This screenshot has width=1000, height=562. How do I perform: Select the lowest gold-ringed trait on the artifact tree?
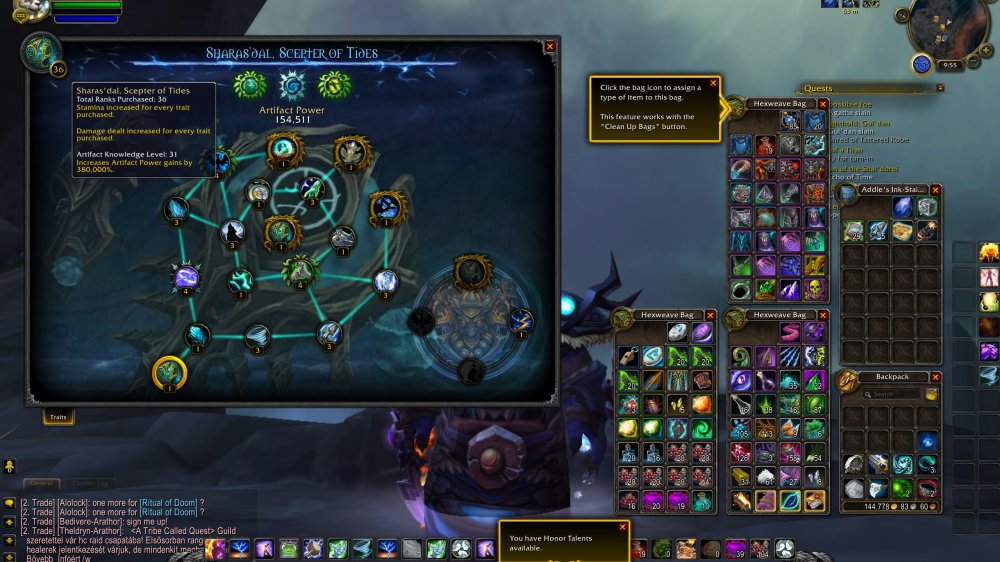pos(170,372)
